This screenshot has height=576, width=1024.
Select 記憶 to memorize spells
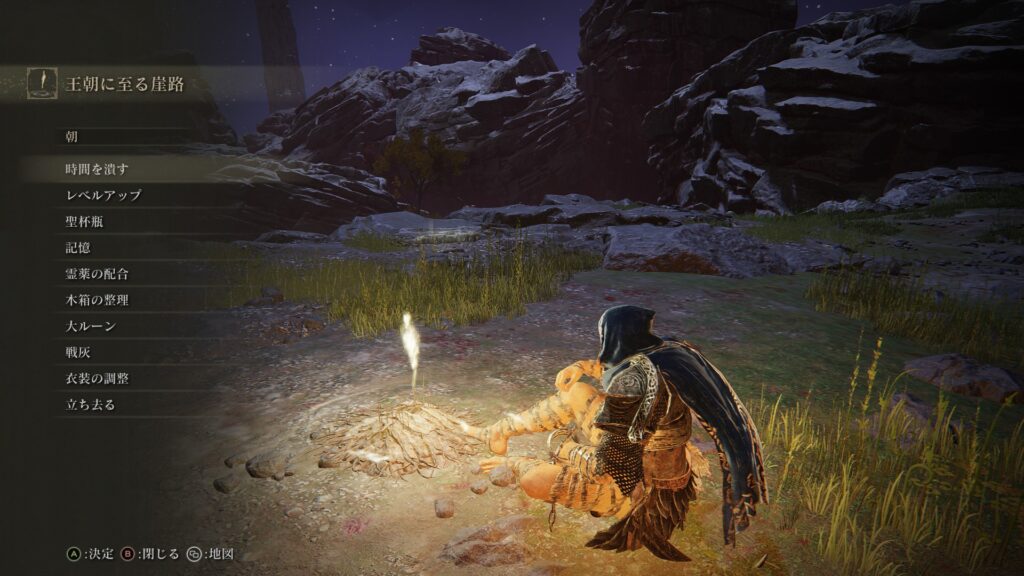coord(78,247)
